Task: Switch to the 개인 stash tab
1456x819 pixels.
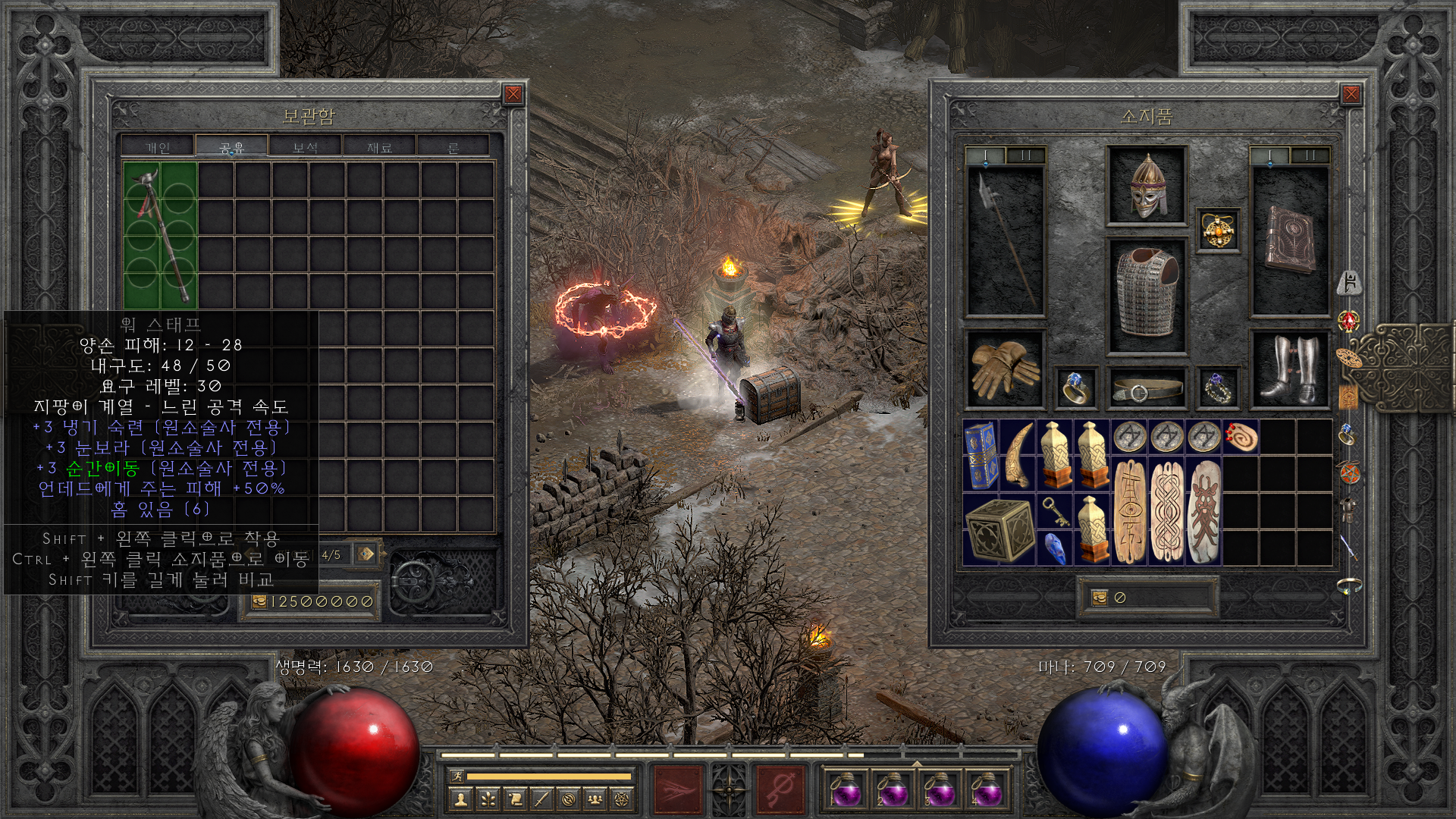Action: [158, 146]
